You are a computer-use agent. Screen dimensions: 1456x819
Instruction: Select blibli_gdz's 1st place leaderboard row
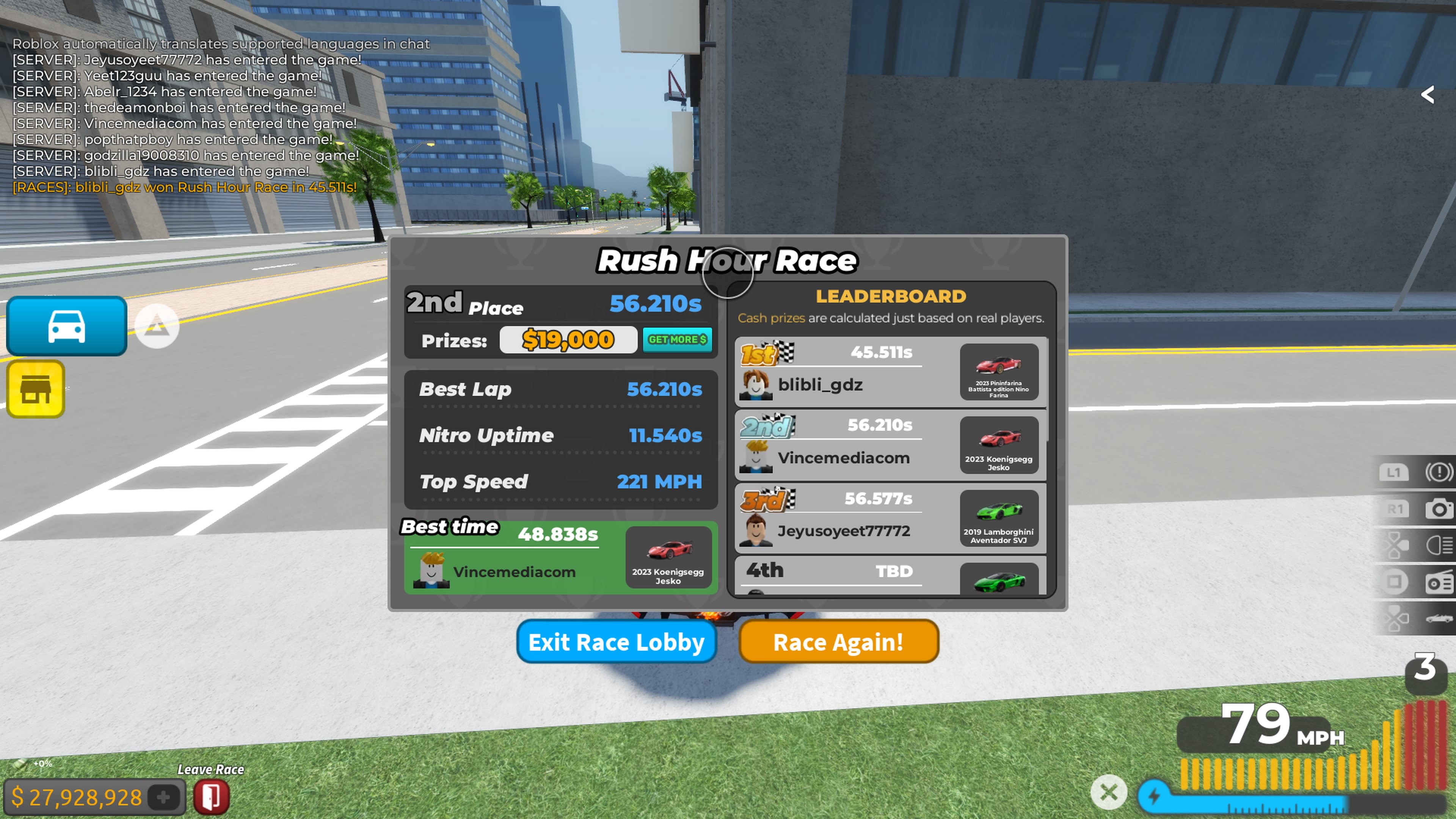point(890,371)
